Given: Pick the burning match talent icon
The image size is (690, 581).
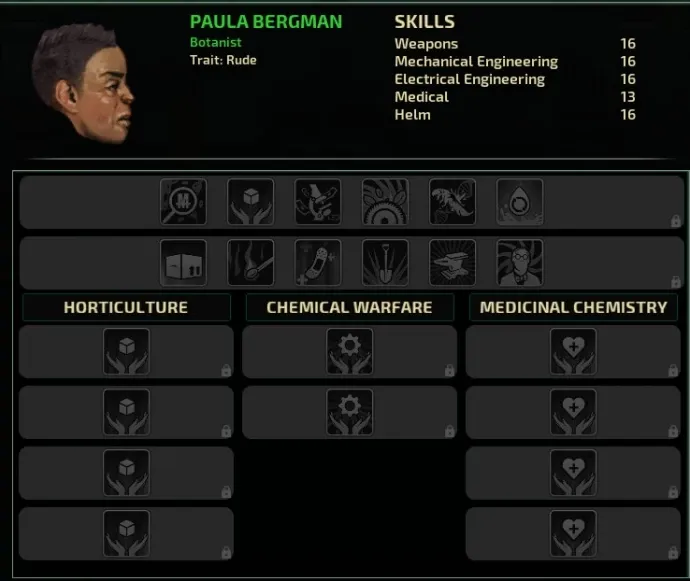Looking at the screenshot, I should point(251,262).
